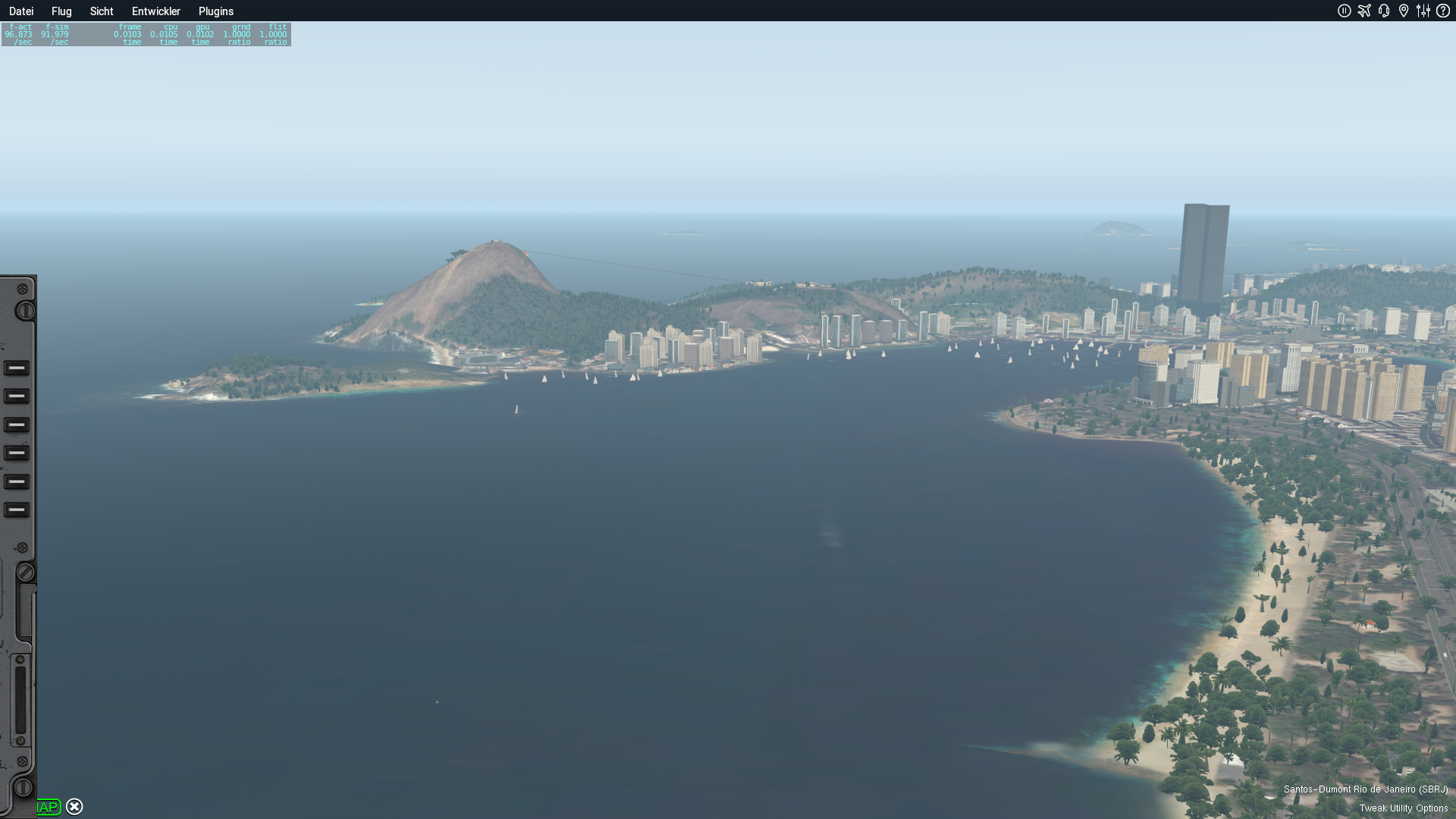The width and height of the screenshot is (1456, 819).
Task: Open the Sicht menu
Action: pyautogui.click(x=102, y=11)
